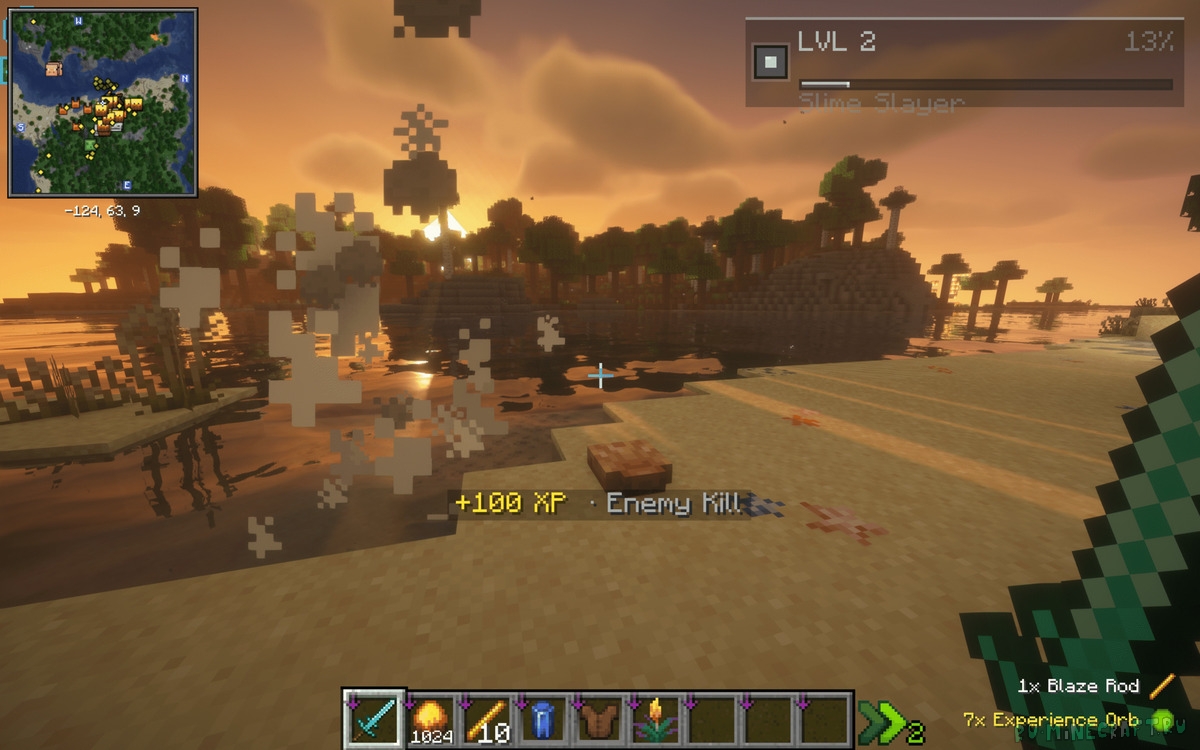Select the diamond sword hotbar slot
1200x750 pixels.
[374, 718]
